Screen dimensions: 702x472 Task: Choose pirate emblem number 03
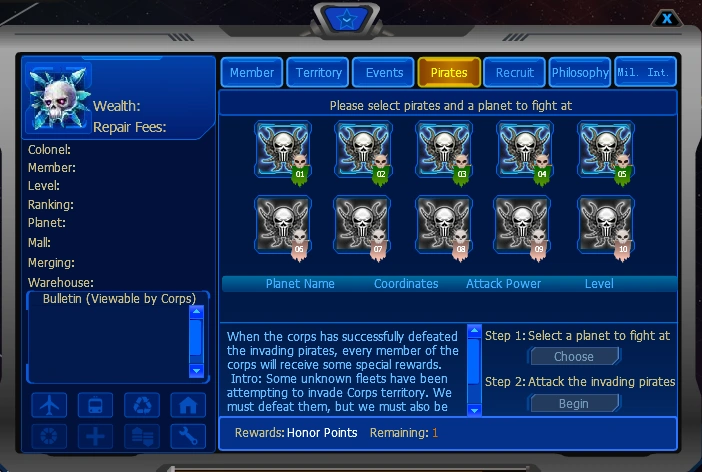coord(444,150)
